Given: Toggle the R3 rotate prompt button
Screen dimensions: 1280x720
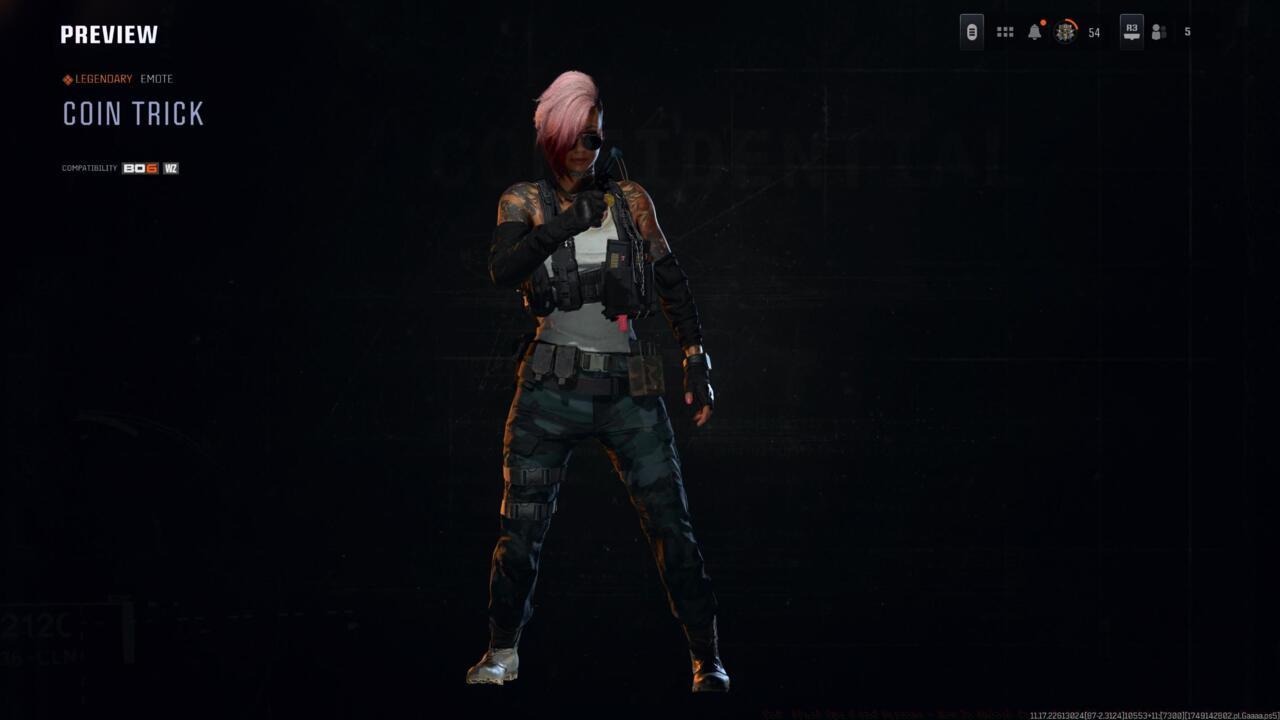Looking at the screenshot, I should tap(1132, 31).
